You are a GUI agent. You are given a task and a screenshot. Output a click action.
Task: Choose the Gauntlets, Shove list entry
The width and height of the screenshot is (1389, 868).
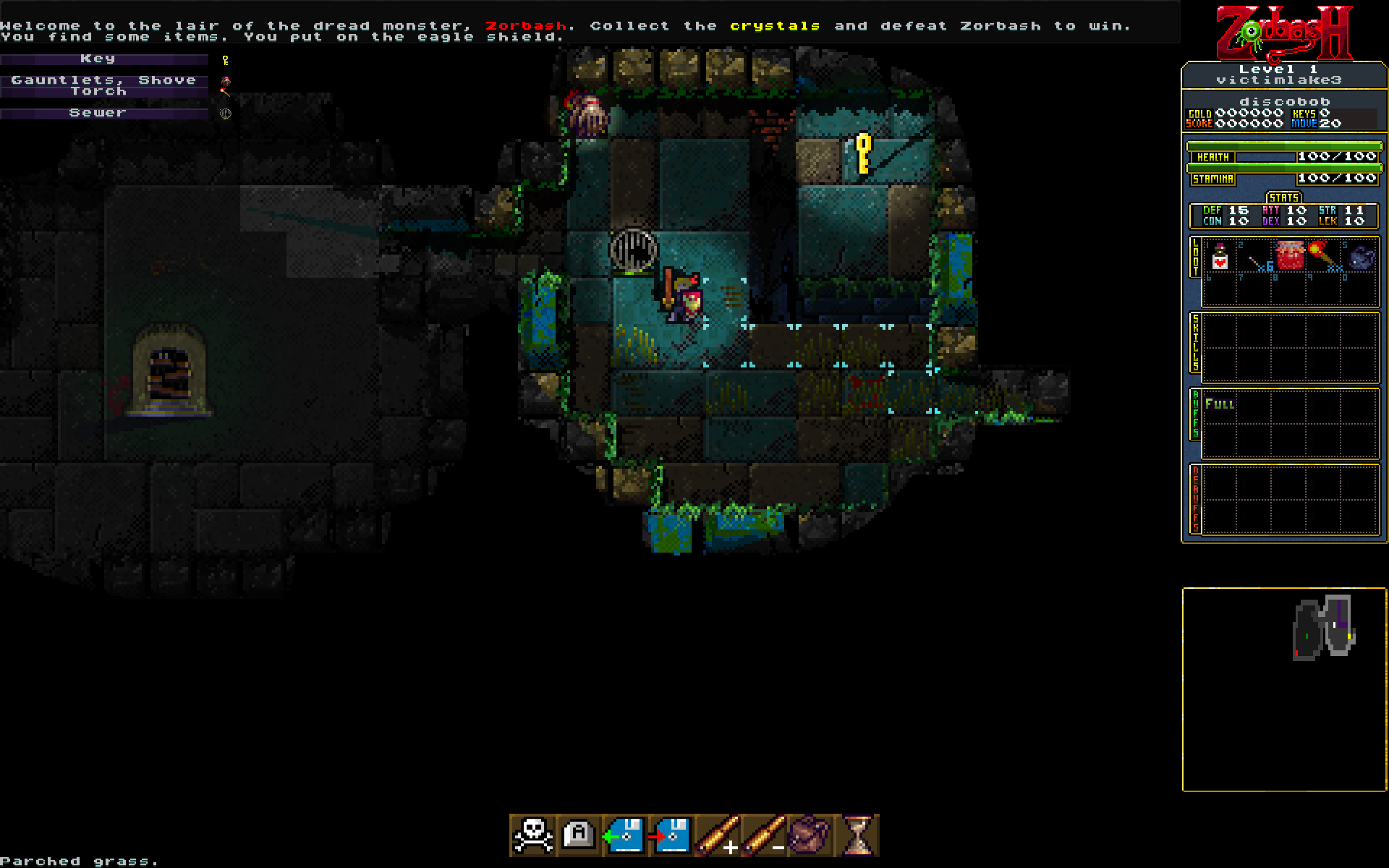[x=104, y=80]
